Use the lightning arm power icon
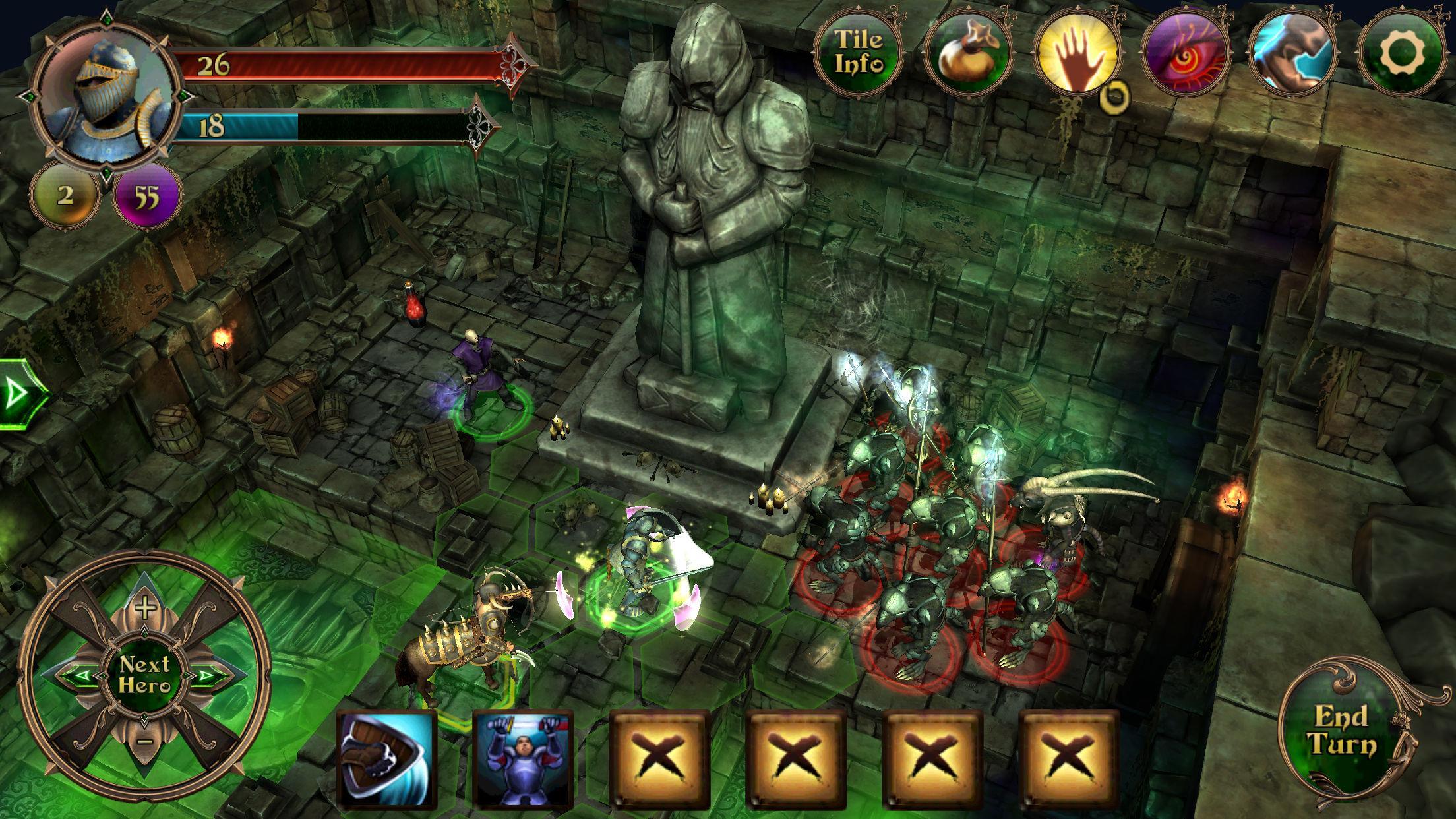1456x819 pixels. pos(1291,53)
